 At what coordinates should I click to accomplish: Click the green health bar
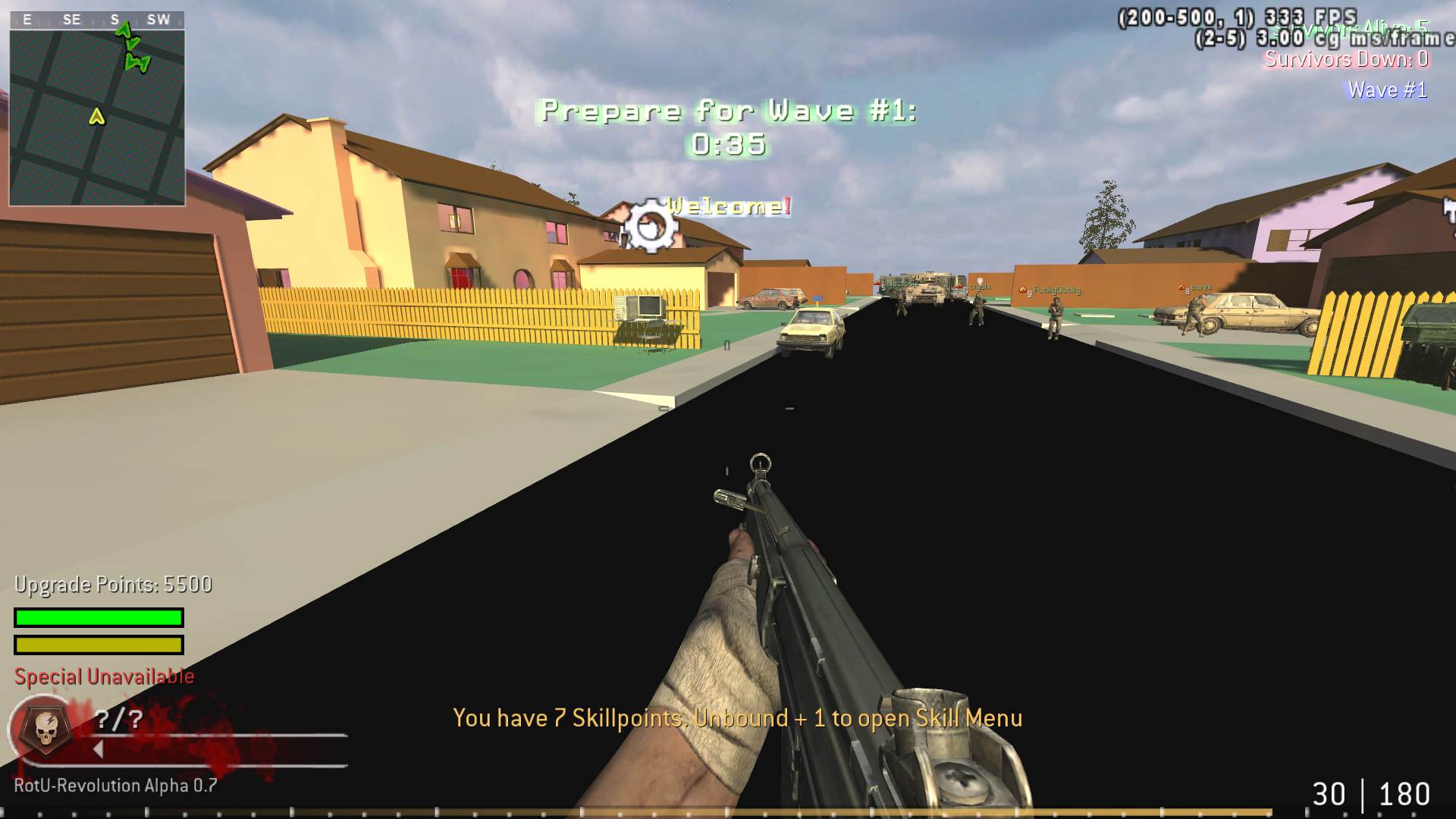(97, 617)
